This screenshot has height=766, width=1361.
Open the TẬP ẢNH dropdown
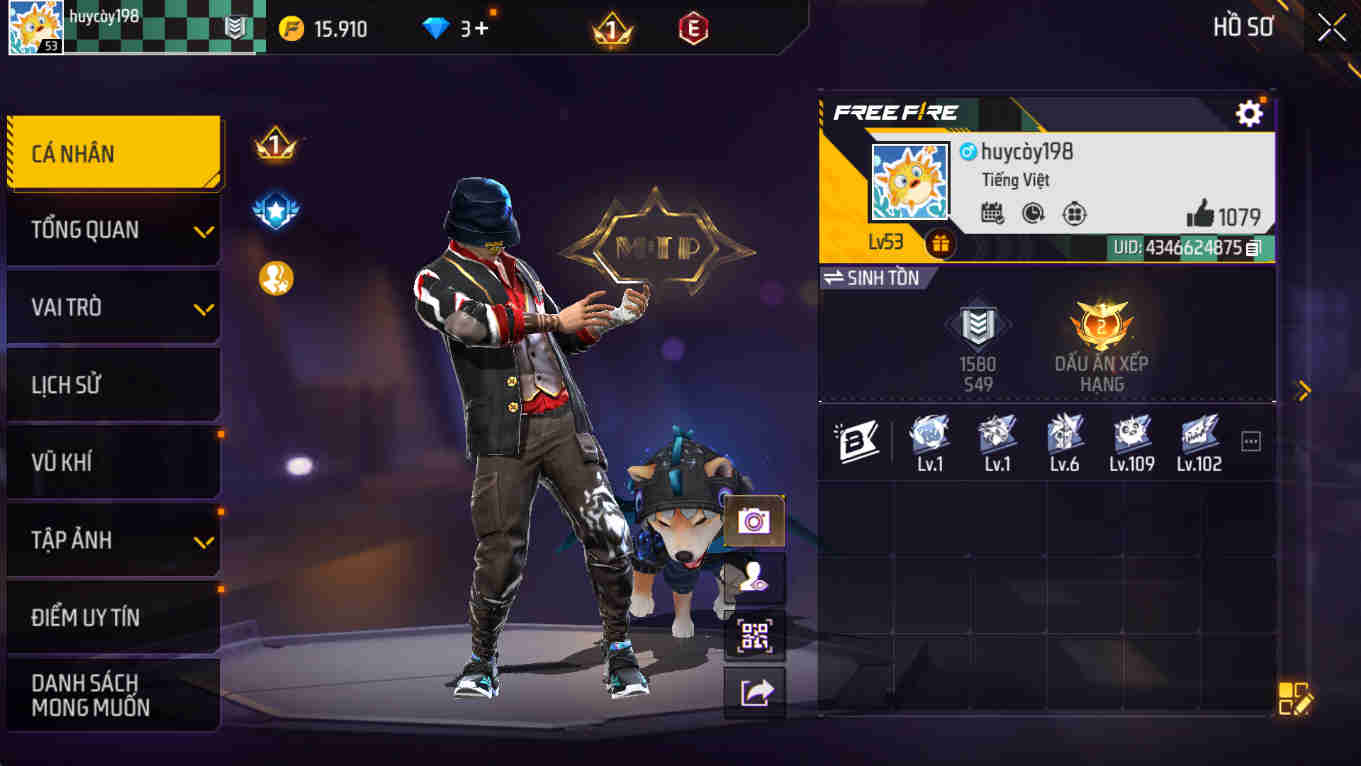(x=113, y=540)
